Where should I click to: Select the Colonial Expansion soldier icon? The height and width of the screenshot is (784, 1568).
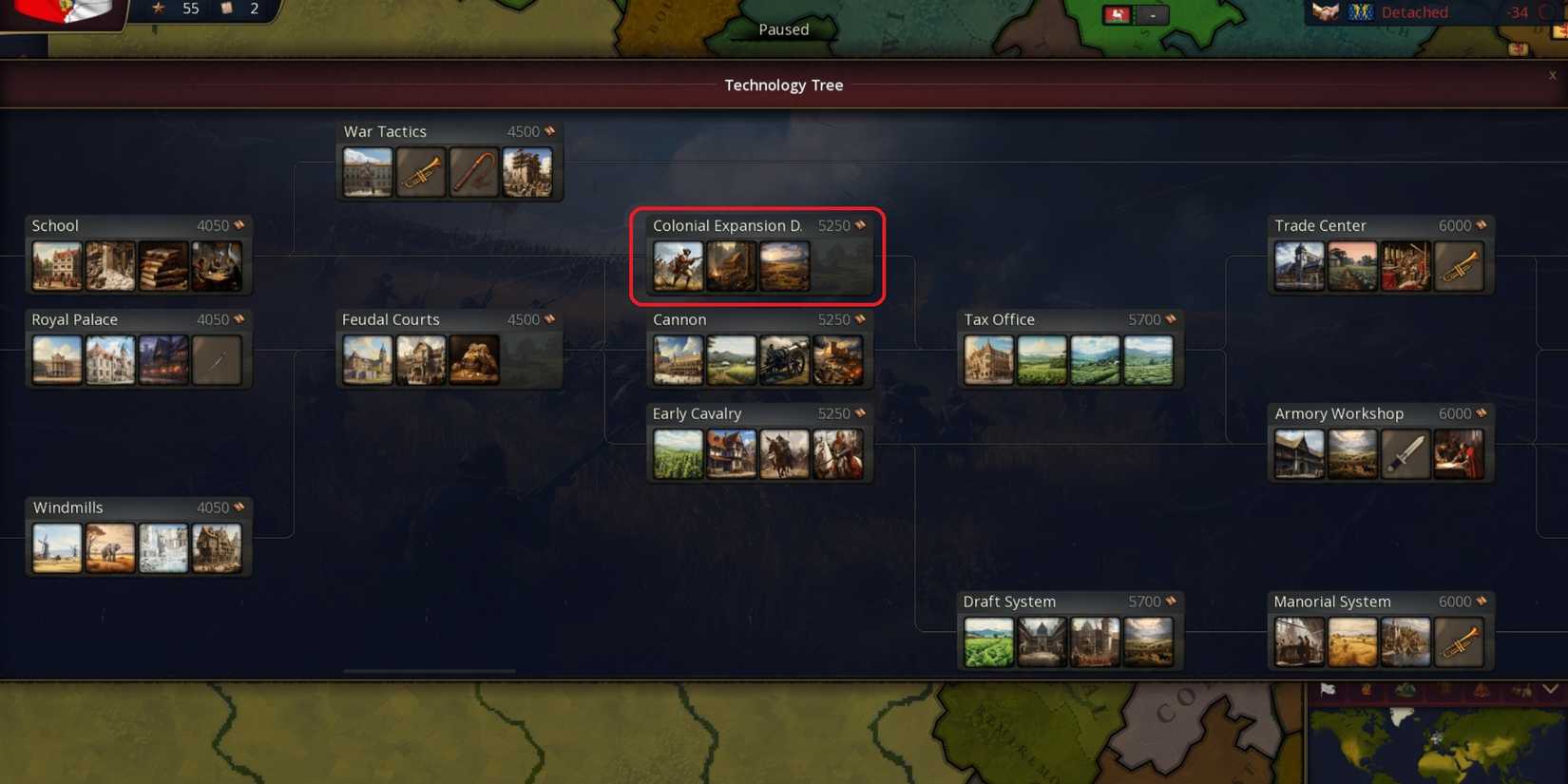pos(678,266)
